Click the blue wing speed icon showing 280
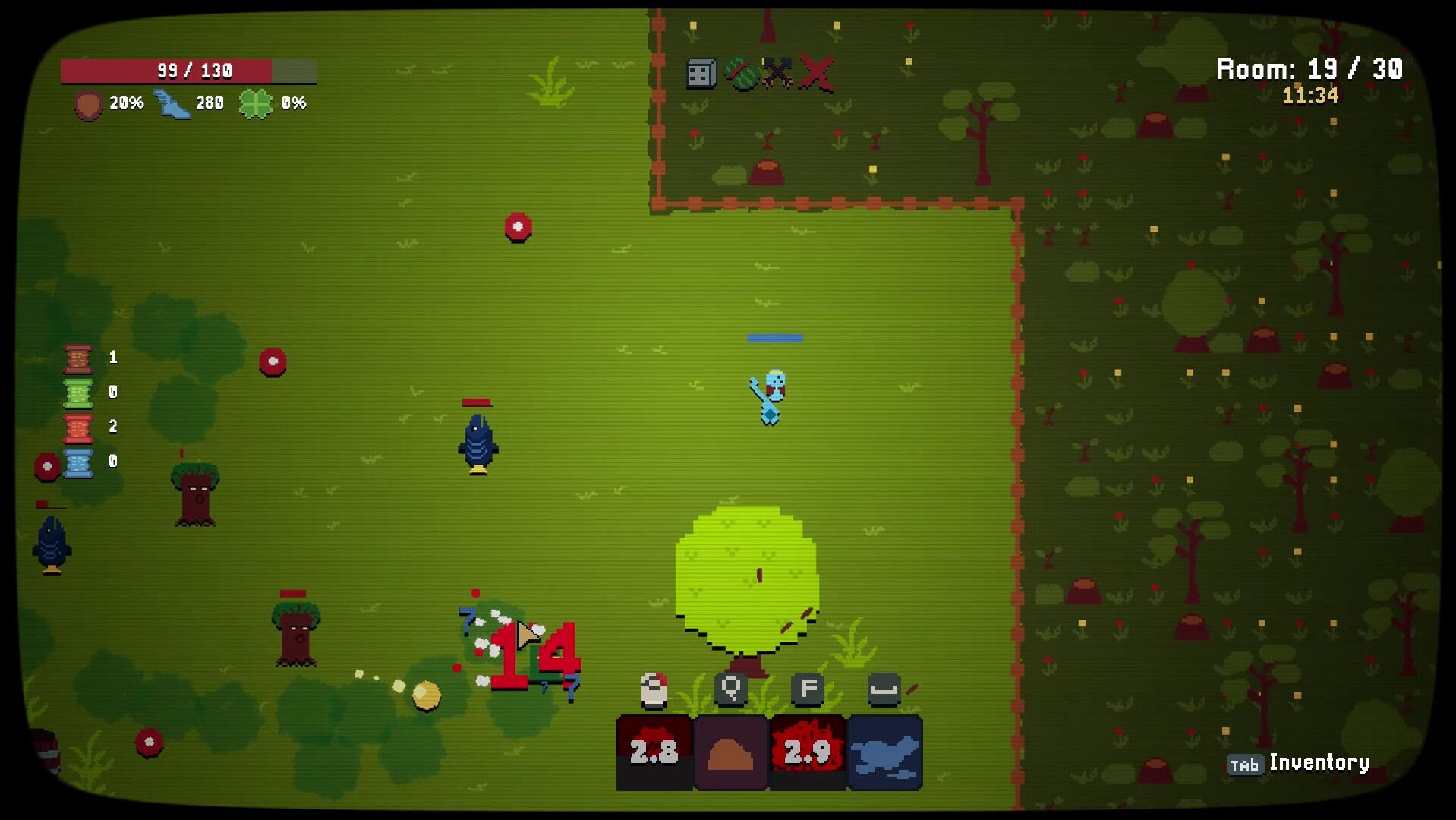Screen dimensions: 1456x820 click(x=174, y=104)
